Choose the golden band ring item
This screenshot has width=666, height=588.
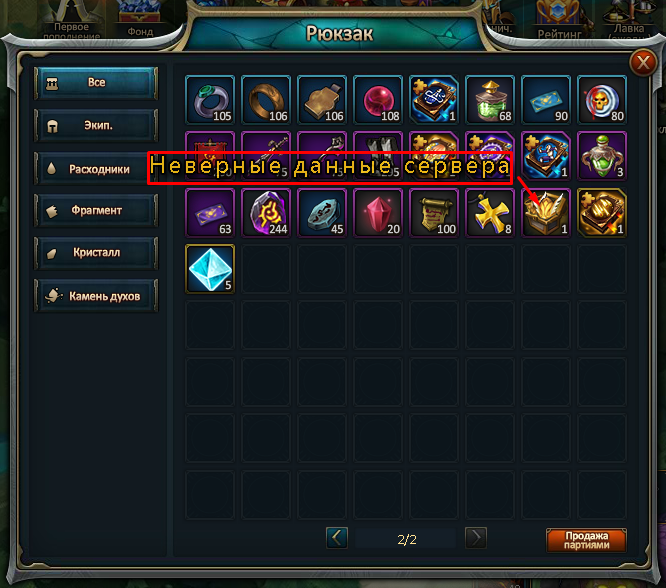[266, 100]
